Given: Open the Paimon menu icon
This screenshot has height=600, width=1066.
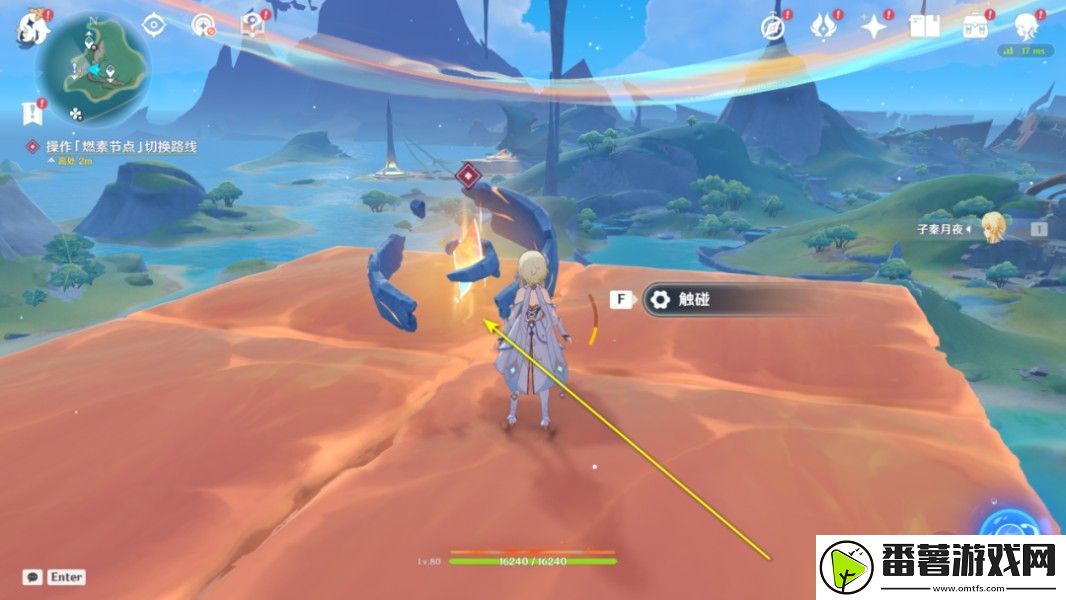Looking at the screenshot, I should tap(32, 28).
